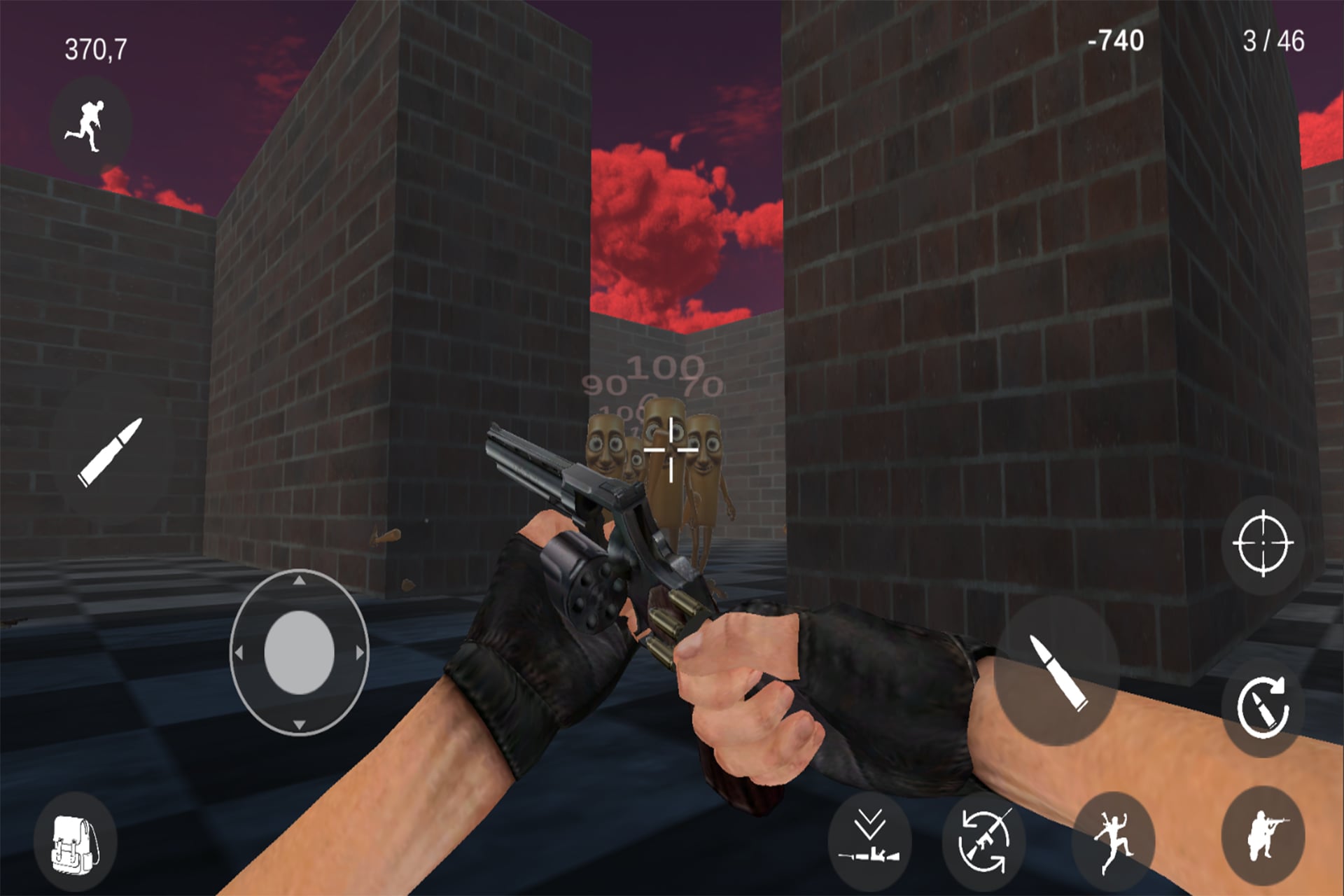Viewport: 1344px width, 896px height.
Task: Open the backpack inventory
Action: [75, 844]
